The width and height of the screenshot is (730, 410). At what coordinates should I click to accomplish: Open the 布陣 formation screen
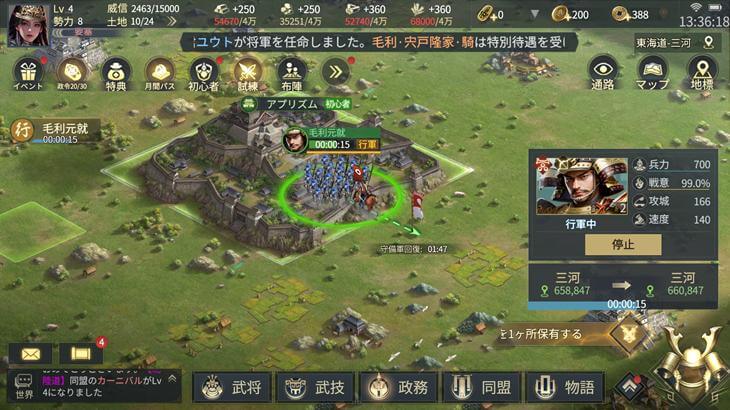292,72
